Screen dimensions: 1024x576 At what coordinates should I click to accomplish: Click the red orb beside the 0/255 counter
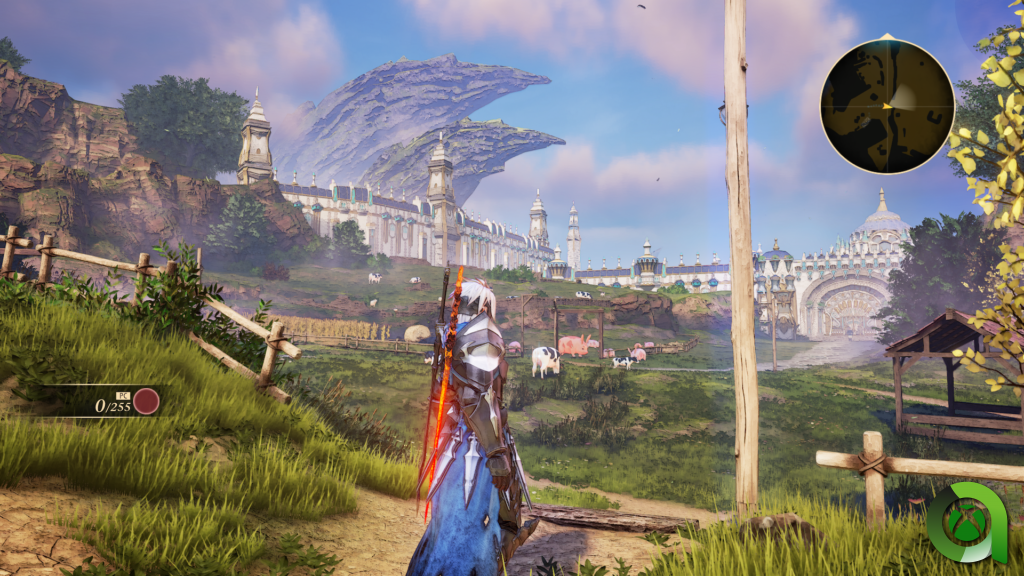(147, 402)
